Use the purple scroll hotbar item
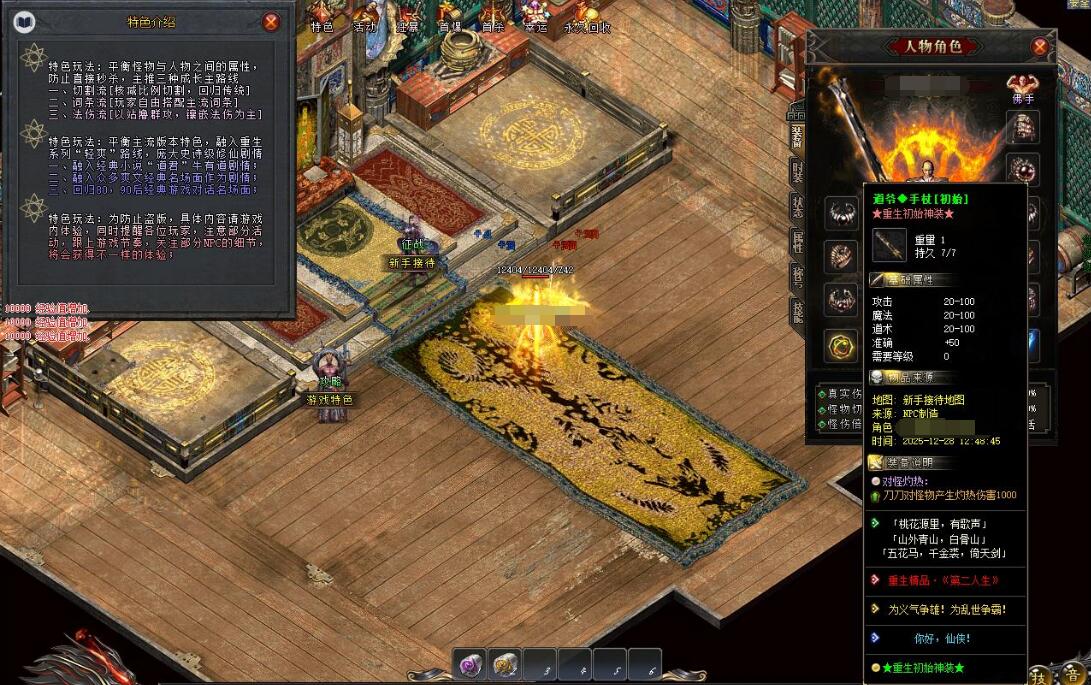 [469, 665]
